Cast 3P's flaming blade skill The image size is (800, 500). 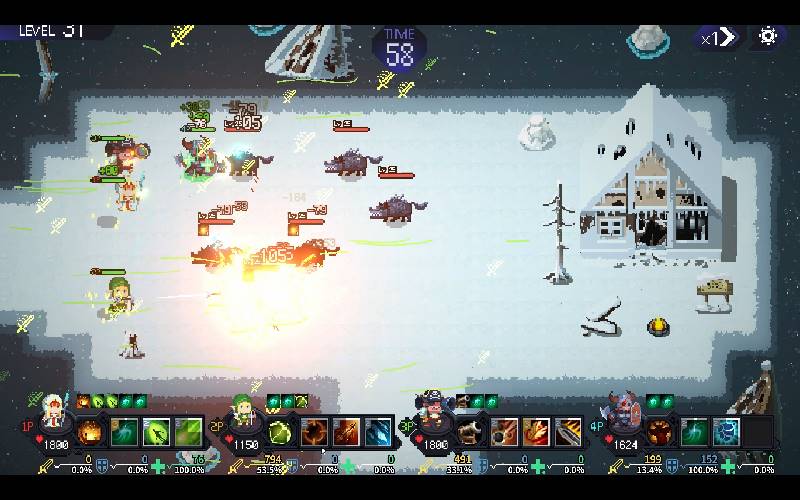[x=568, y=433]
